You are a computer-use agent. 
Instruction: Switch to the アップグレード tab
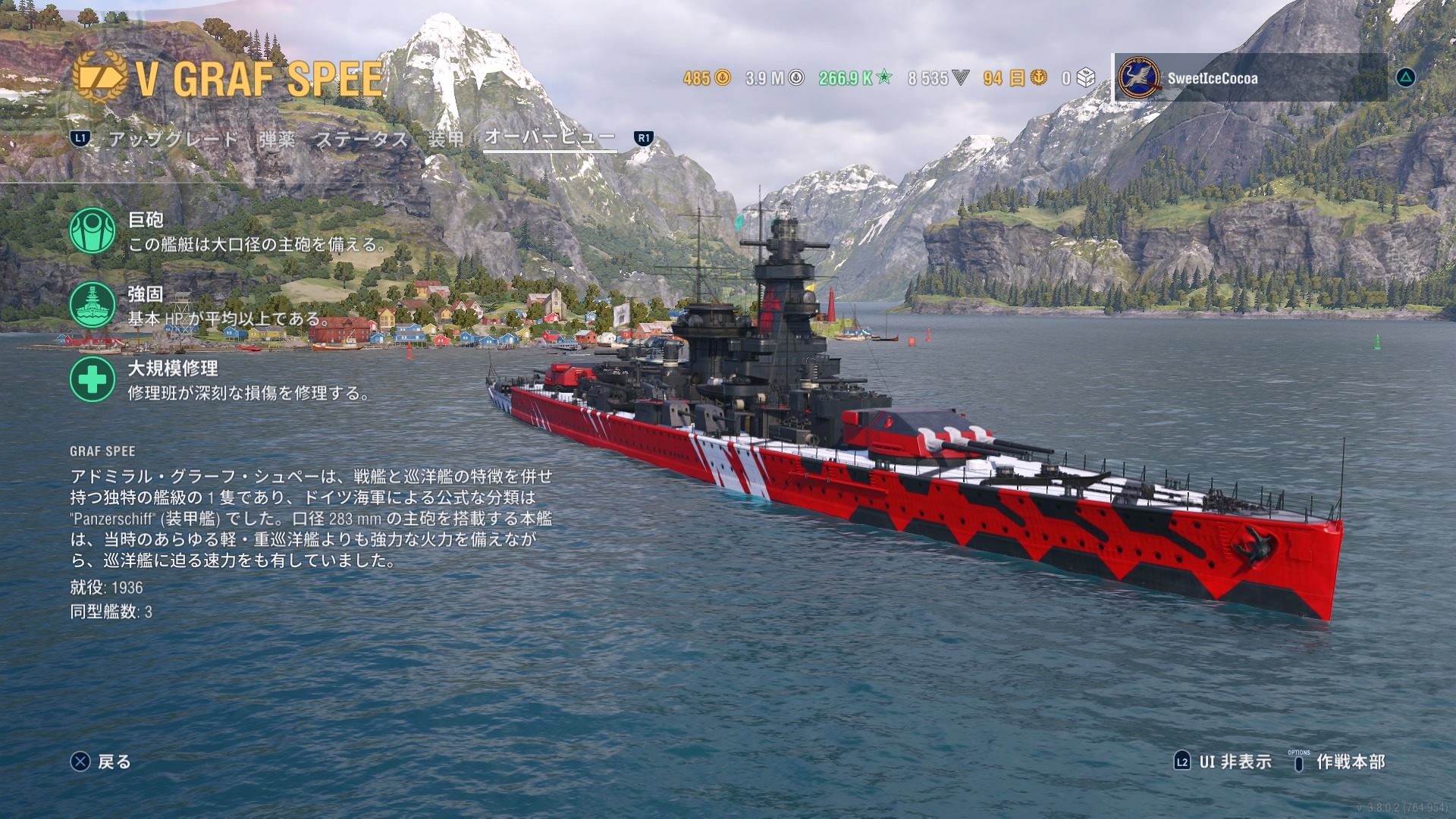tap(173, 139)
